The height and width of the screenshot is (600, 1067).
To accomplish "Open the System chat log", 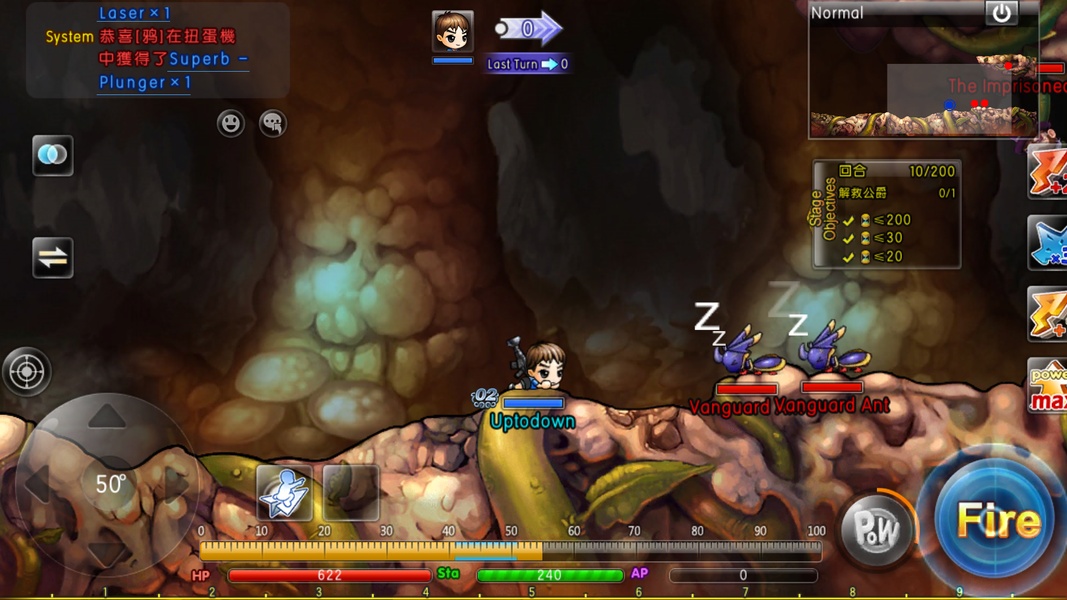I will coord(158,48).
